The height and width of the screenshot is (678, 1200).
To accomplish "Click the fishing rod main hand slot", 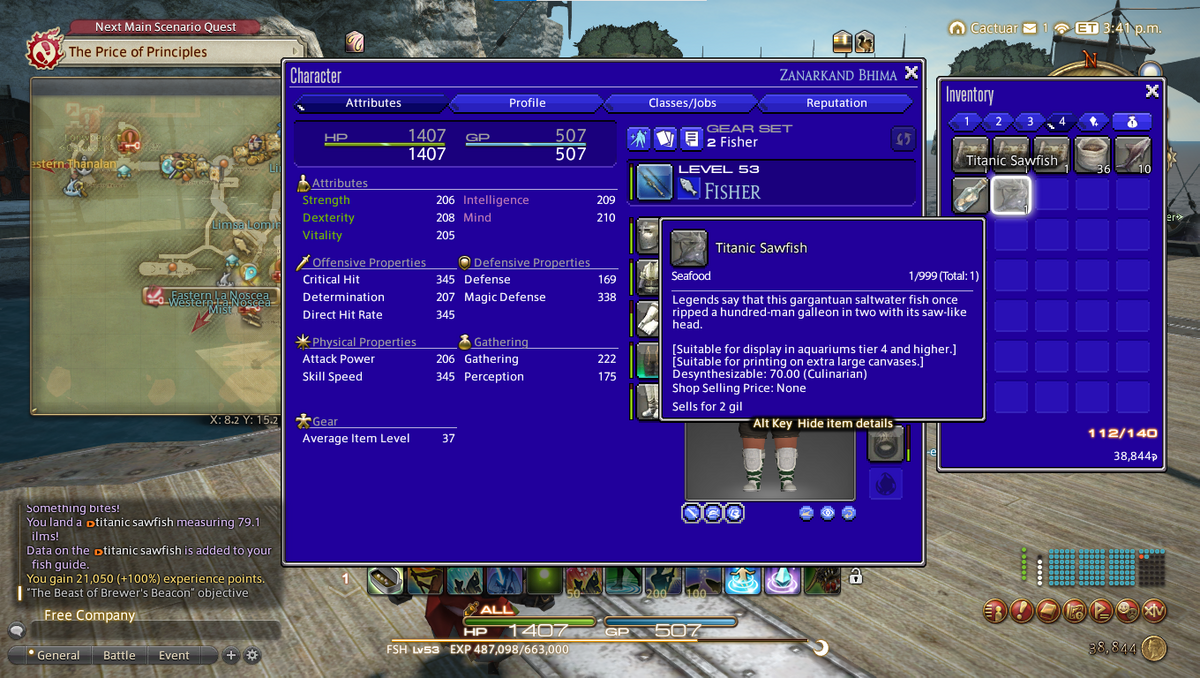I will 655,182.
